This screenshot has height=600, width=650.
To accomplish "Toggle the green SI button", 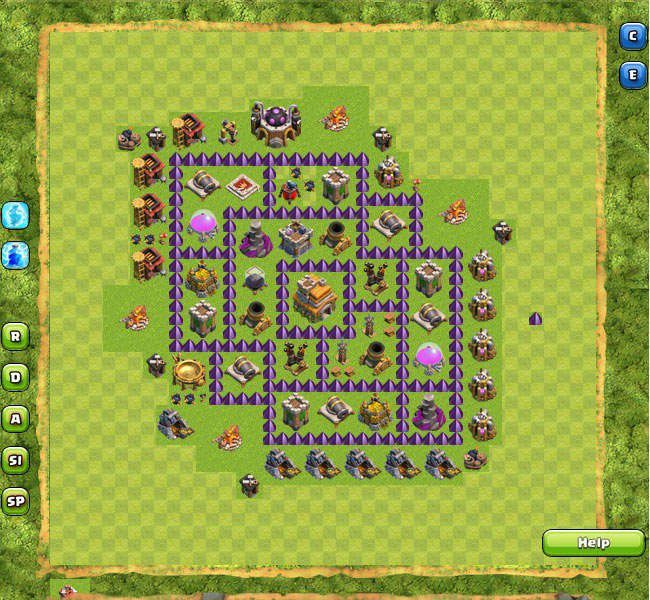I will click(x=15, y=460).
